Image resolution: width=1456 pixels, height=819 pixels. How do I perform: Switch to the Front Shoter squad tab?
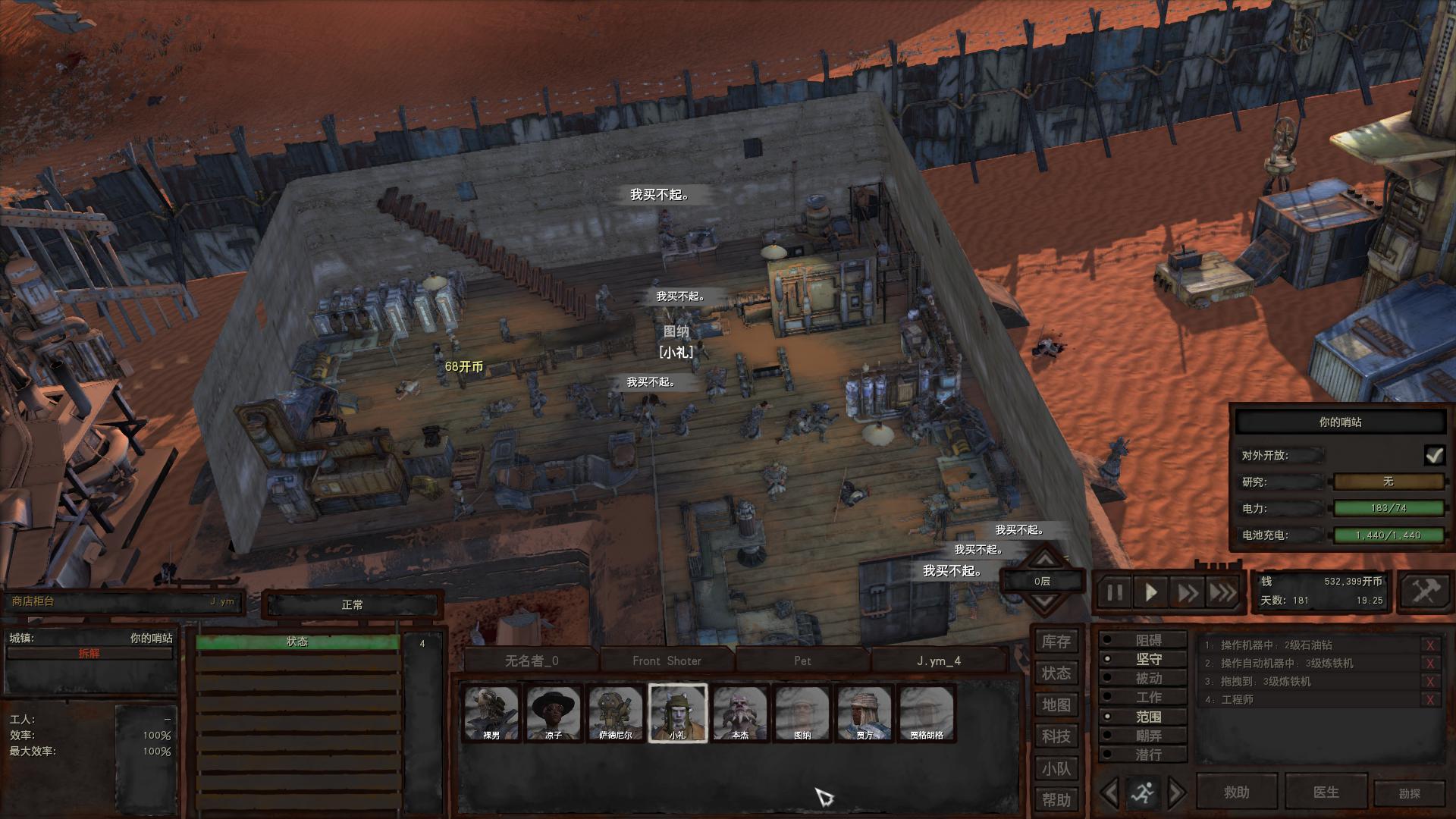click(x=667, y=661)
